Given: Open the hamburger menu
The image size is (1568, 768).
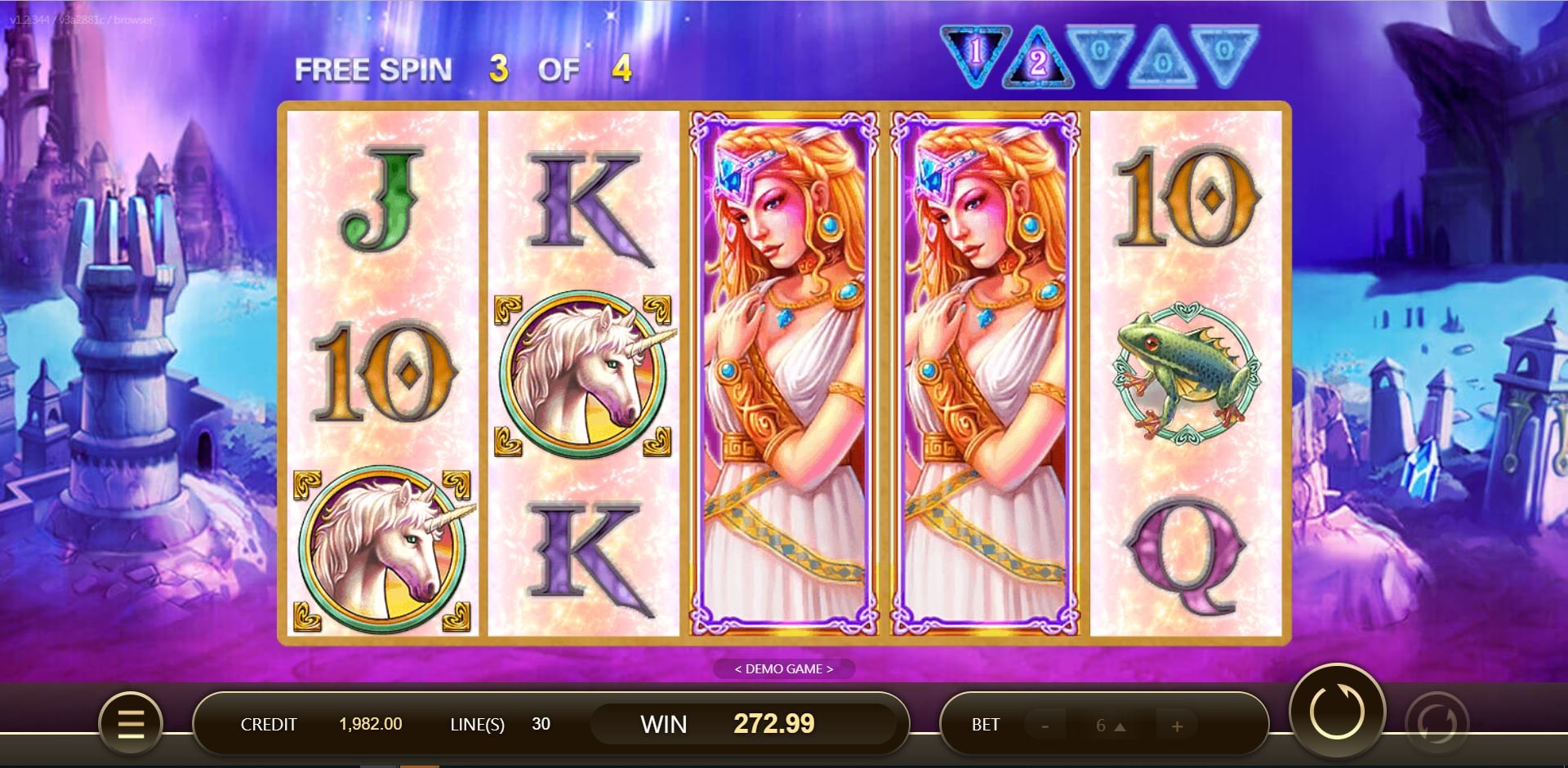Looking at the screenshot, I should point(131,724).
